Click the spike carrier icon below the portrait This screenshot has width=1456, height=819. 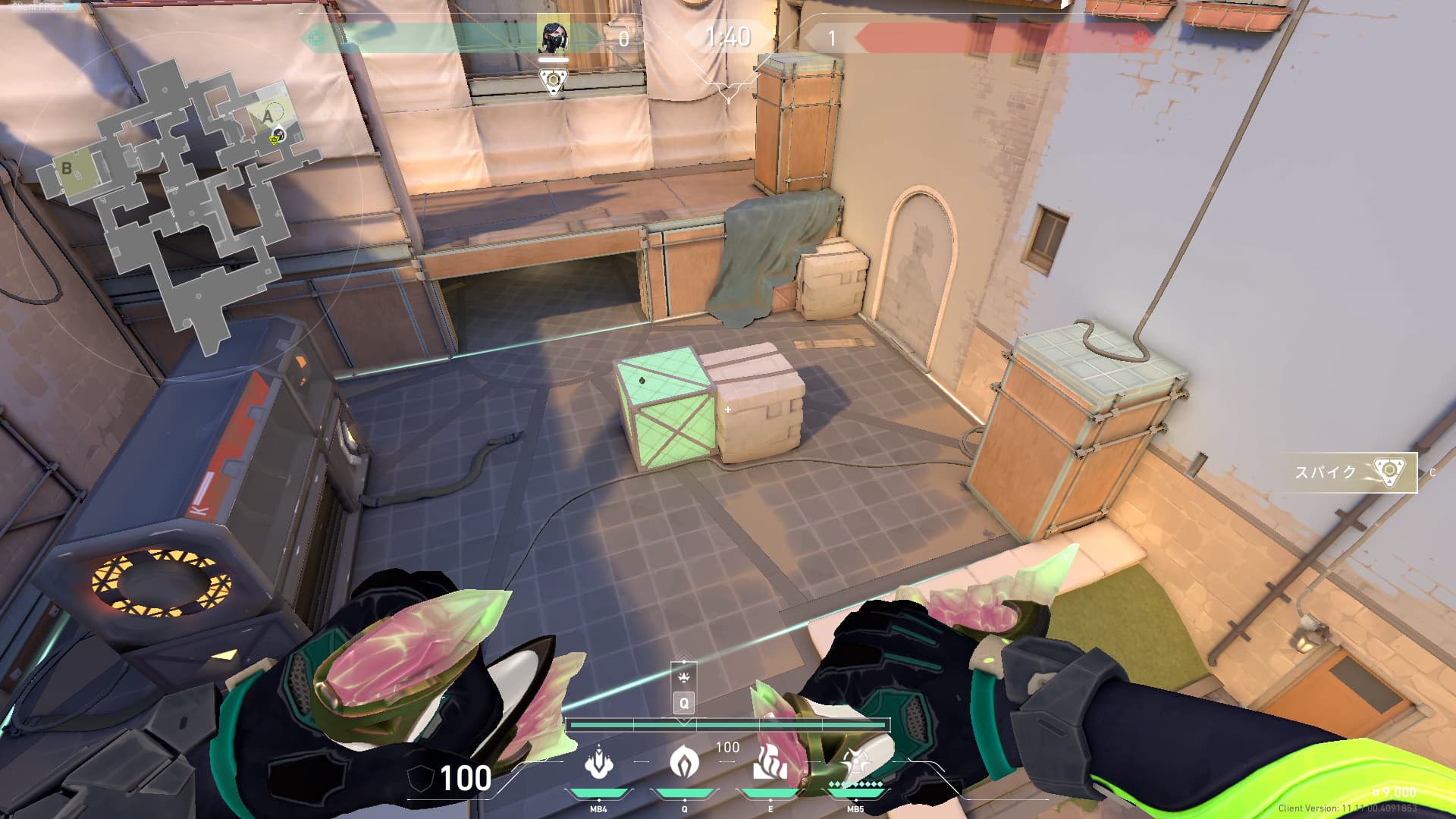554,80
